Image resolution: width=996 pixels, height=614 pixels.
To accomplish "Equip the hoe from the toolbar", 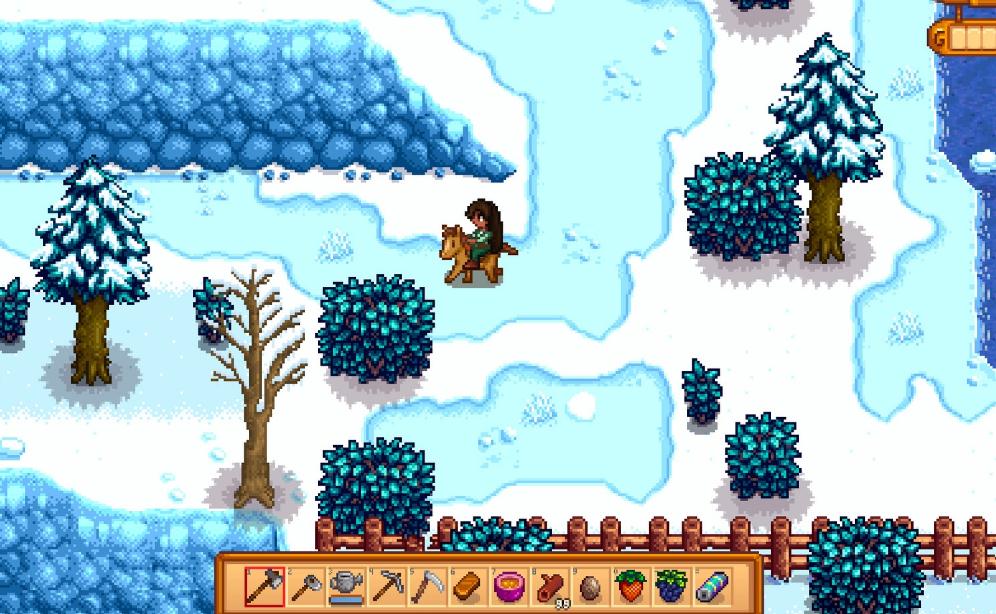I will click(305, 585).
